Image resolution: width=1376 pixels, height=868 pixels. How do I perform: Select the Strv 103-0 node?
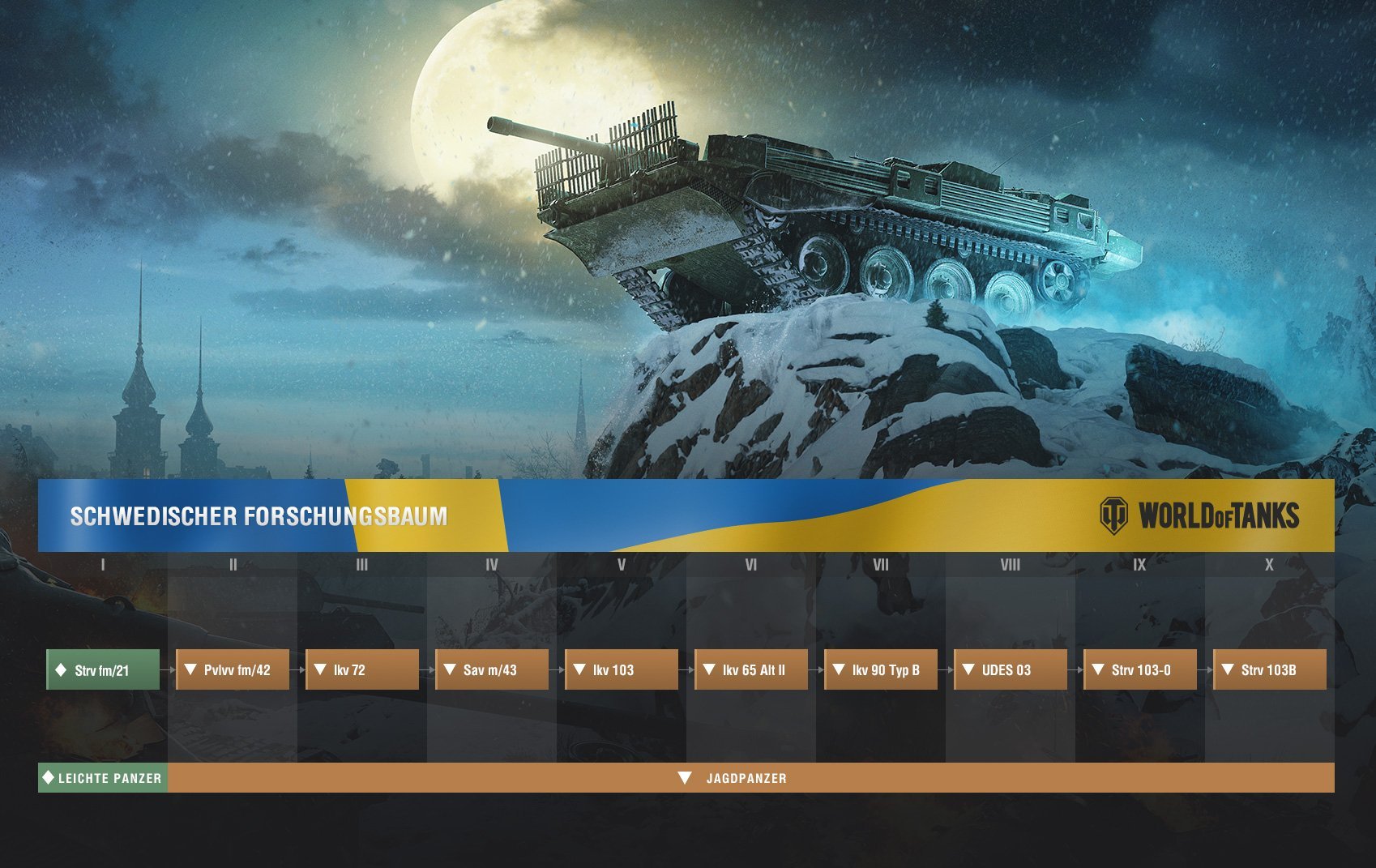coord(1140,670)
